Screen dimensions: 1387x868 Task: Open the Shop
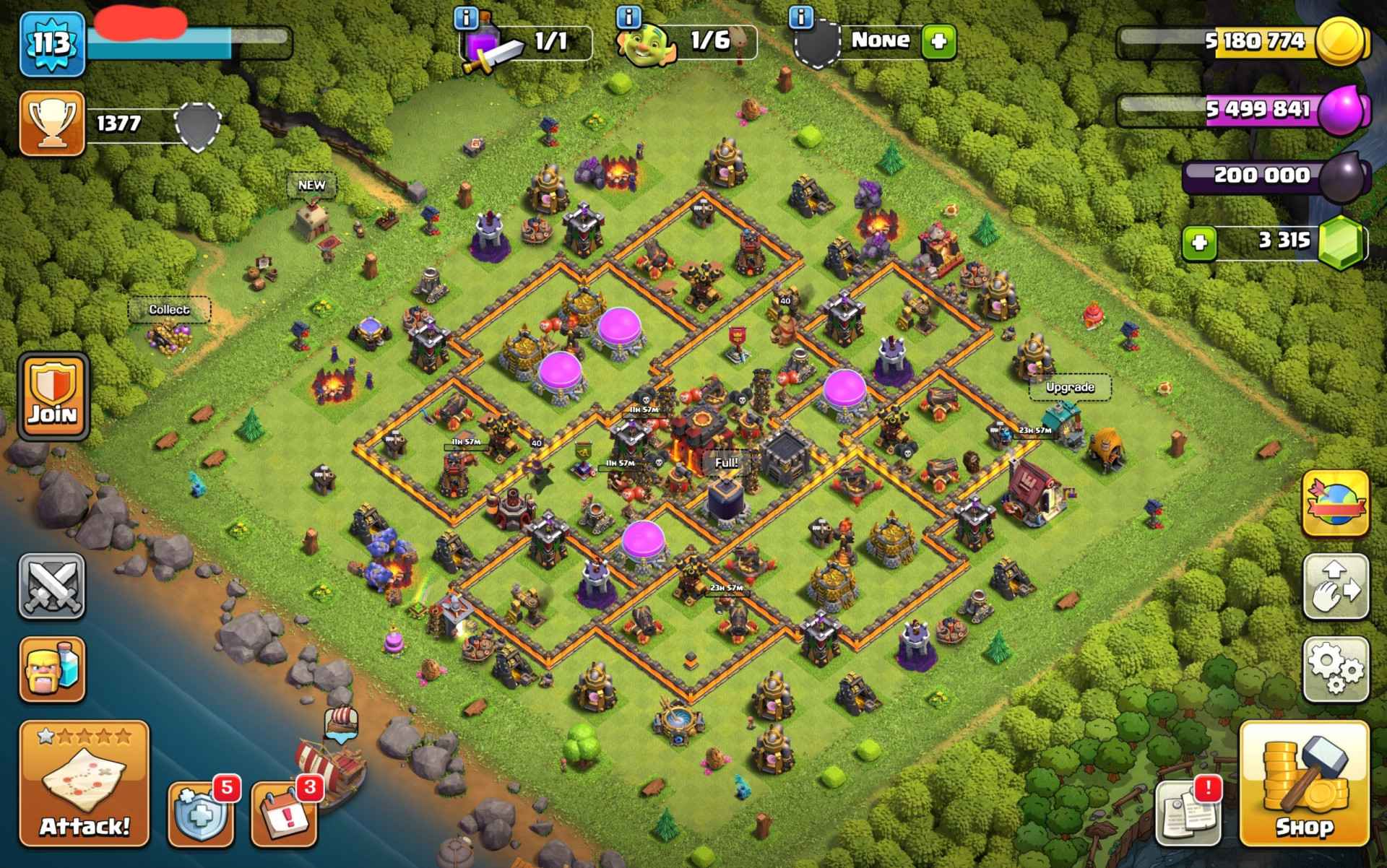1304,783
